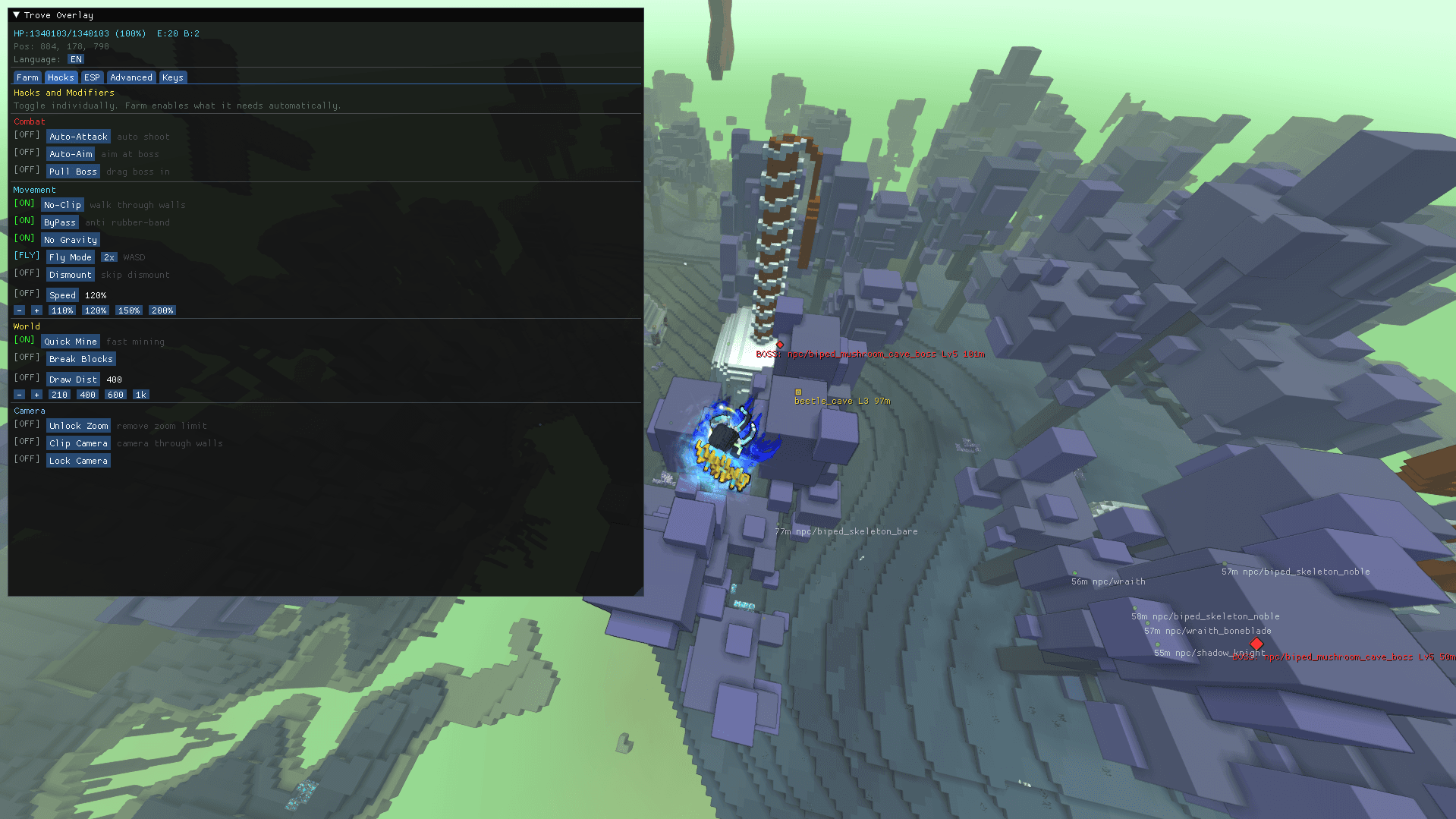Activate the Pull Boss option

pos(73,172)
